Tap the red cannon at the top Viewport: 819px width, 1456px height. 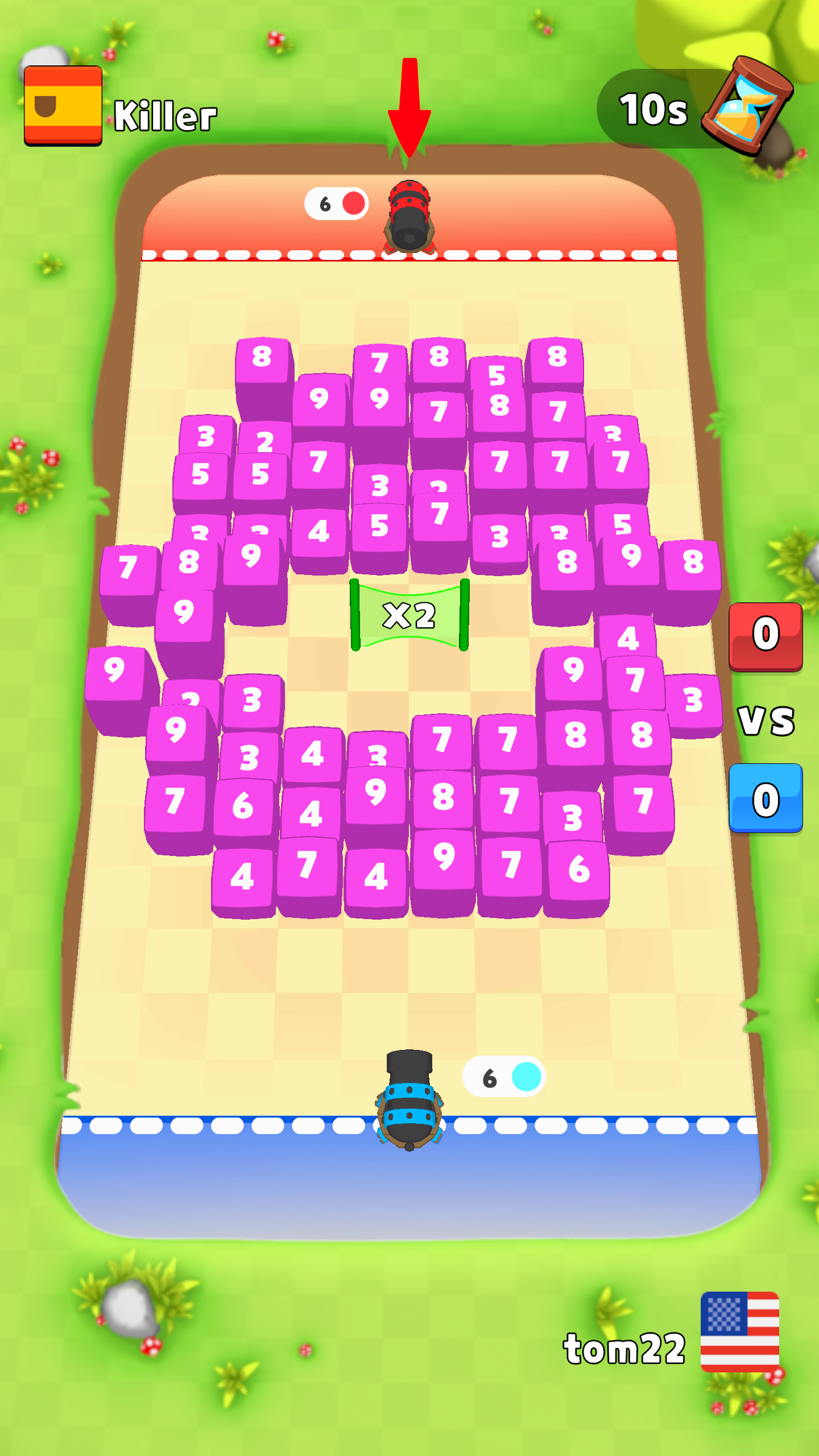click(411, 216)
